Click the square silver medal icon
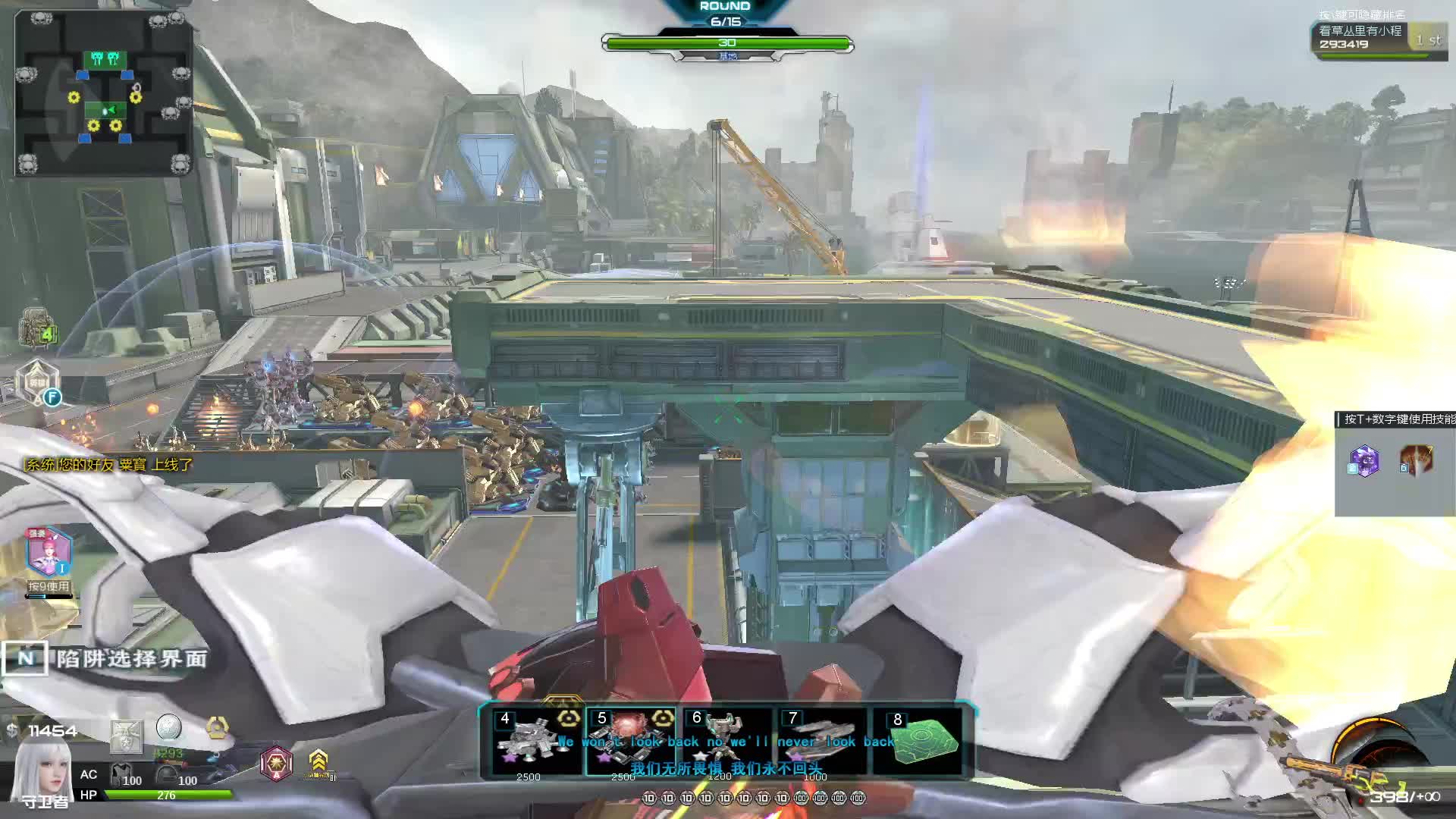The width and height of the screenshot is (1456, 819). tap(126, 737)
